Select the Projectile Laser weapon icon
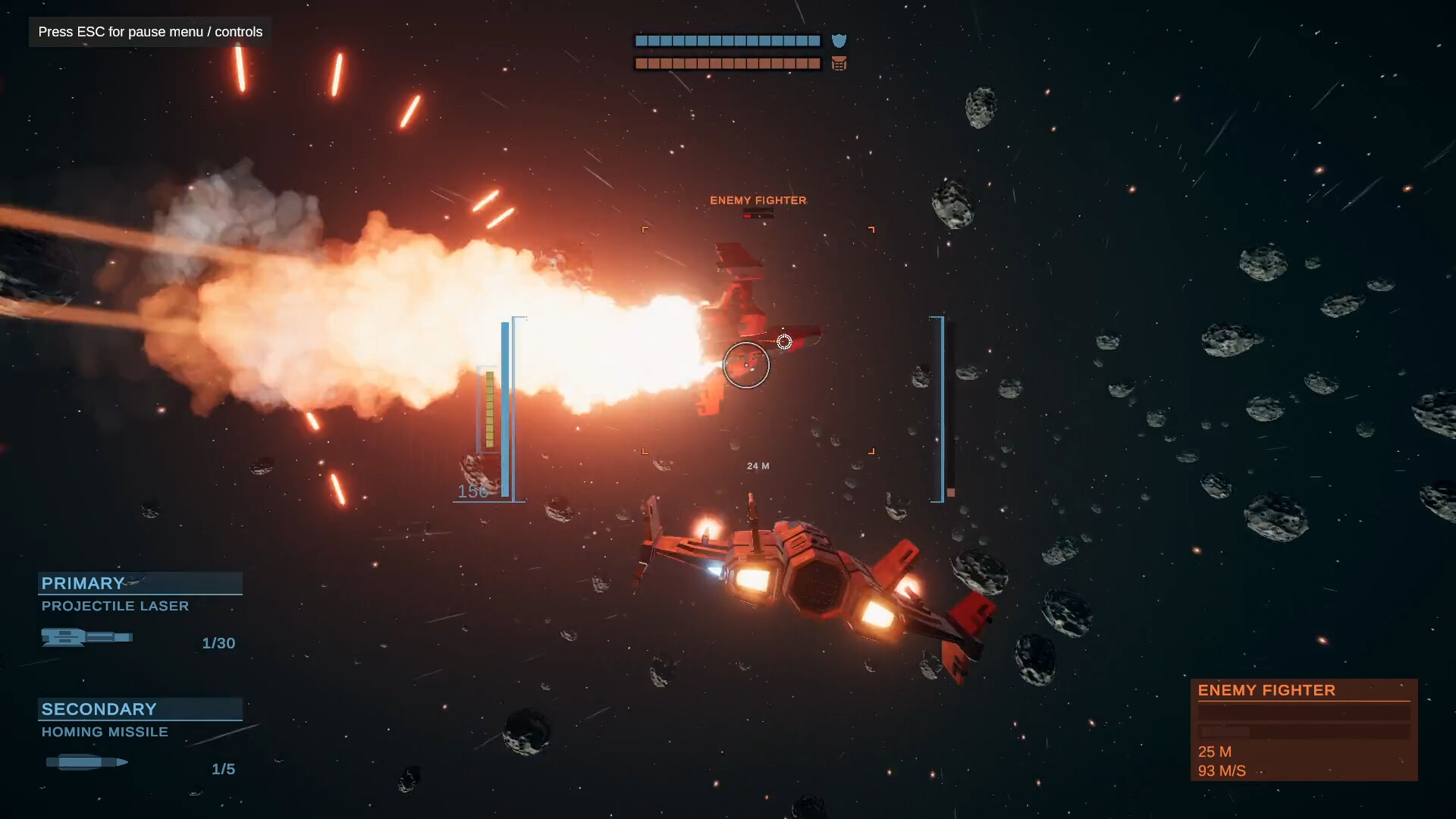The image size is (1456, 819). [x=87, y=638]
